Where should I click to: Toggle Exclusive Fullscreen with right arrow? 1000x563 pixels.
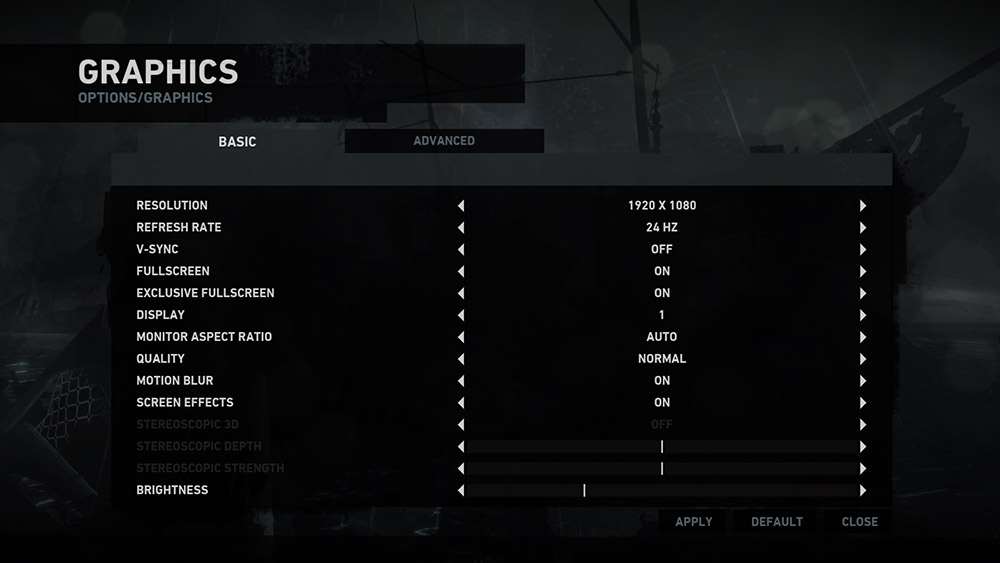click(862, 294)
